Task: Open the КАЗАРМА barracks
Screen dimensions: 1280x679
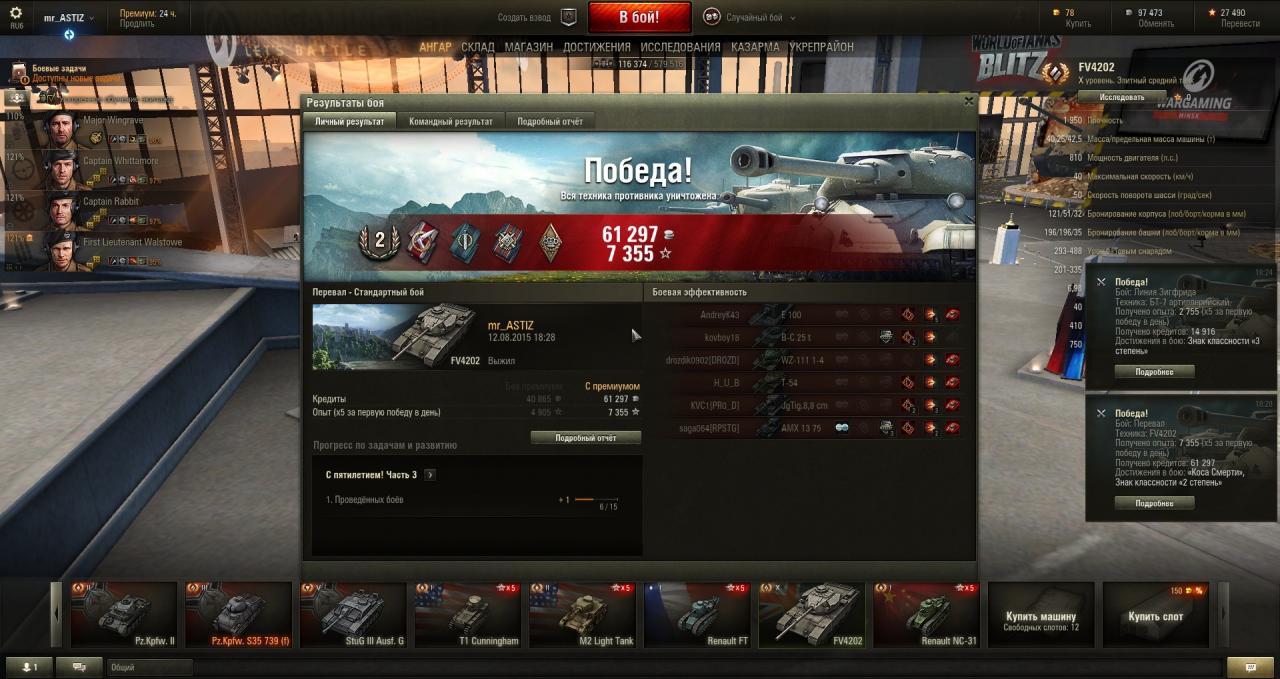Action: click(755, 47)
